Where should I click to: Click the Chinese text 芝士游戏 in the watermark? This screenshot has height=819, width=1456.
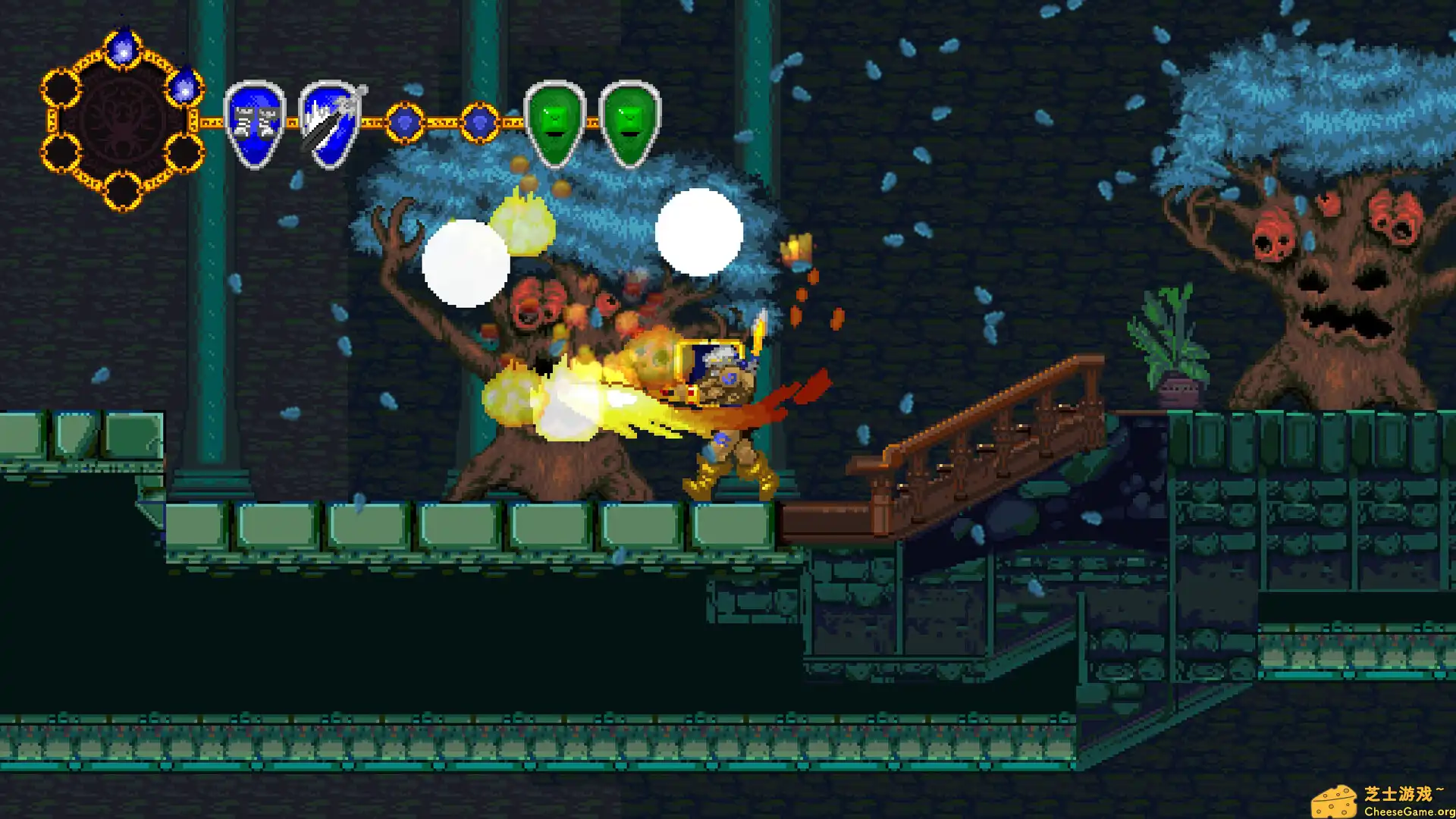click(1399, 792)
